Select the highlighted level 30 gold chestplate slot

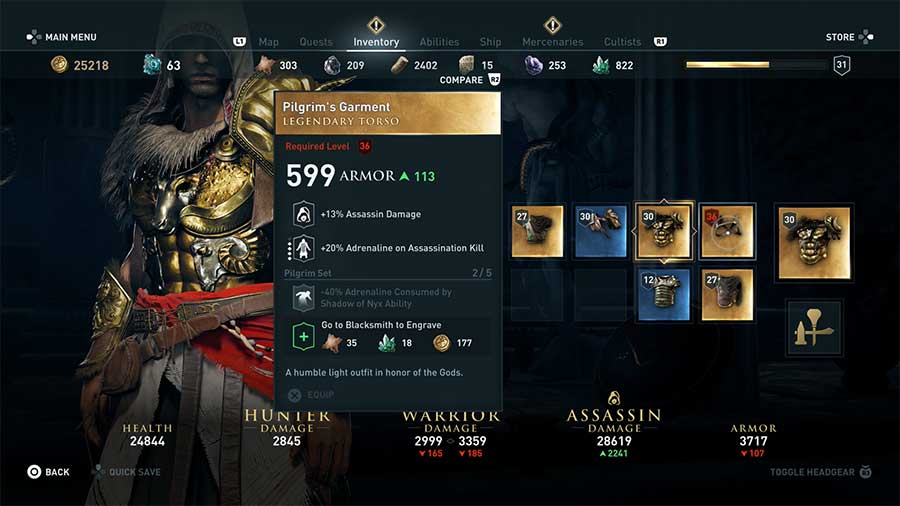coord(664,233)
